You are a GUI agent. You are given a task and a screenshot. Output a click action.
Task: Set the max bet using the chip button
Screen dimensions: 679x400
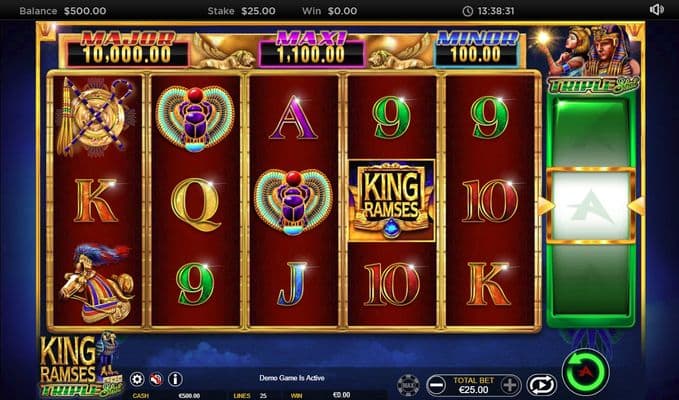408,384
